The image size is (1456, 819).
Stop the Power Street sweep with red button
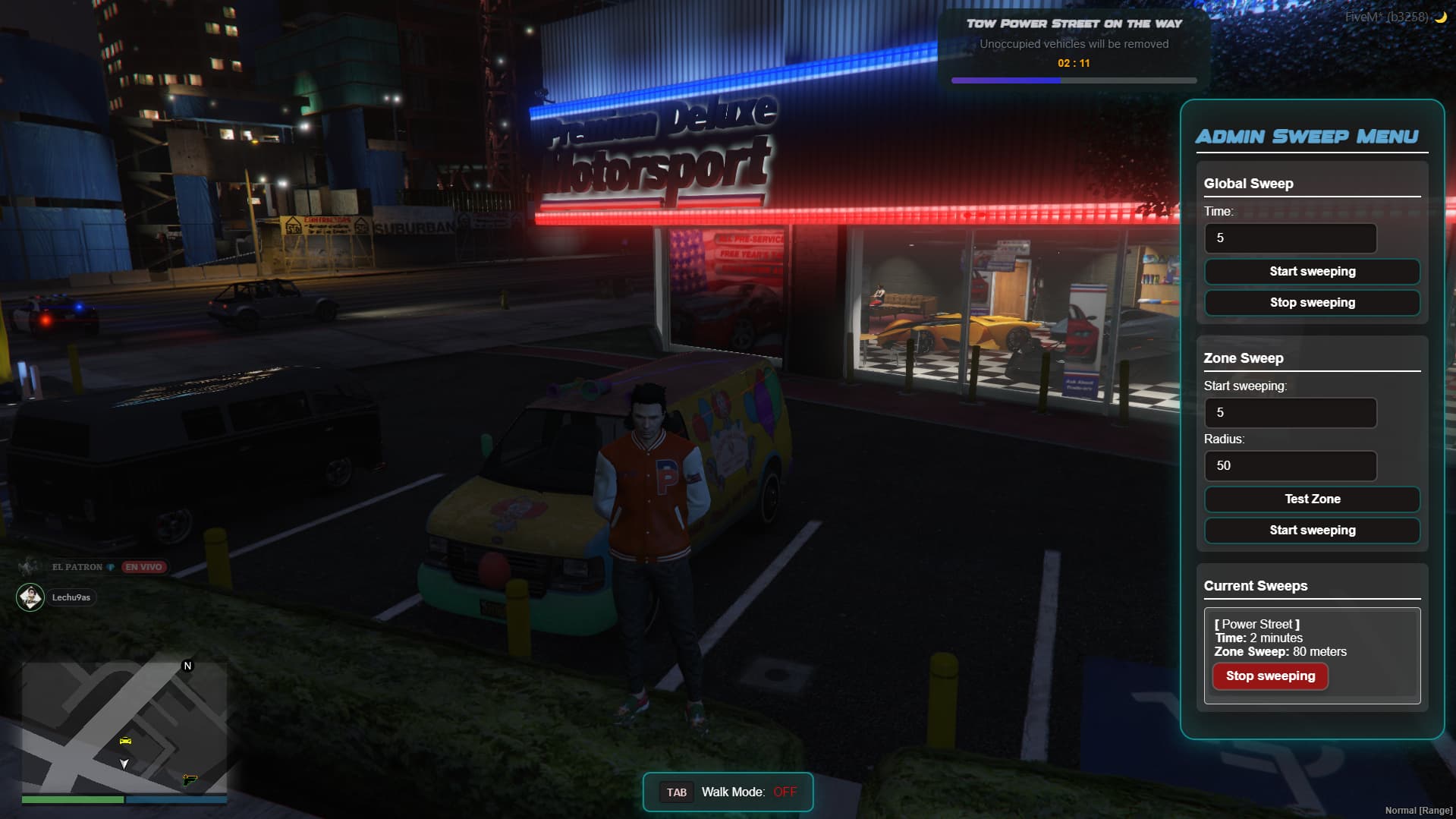pyautogui.click(x=1270, y=676)
